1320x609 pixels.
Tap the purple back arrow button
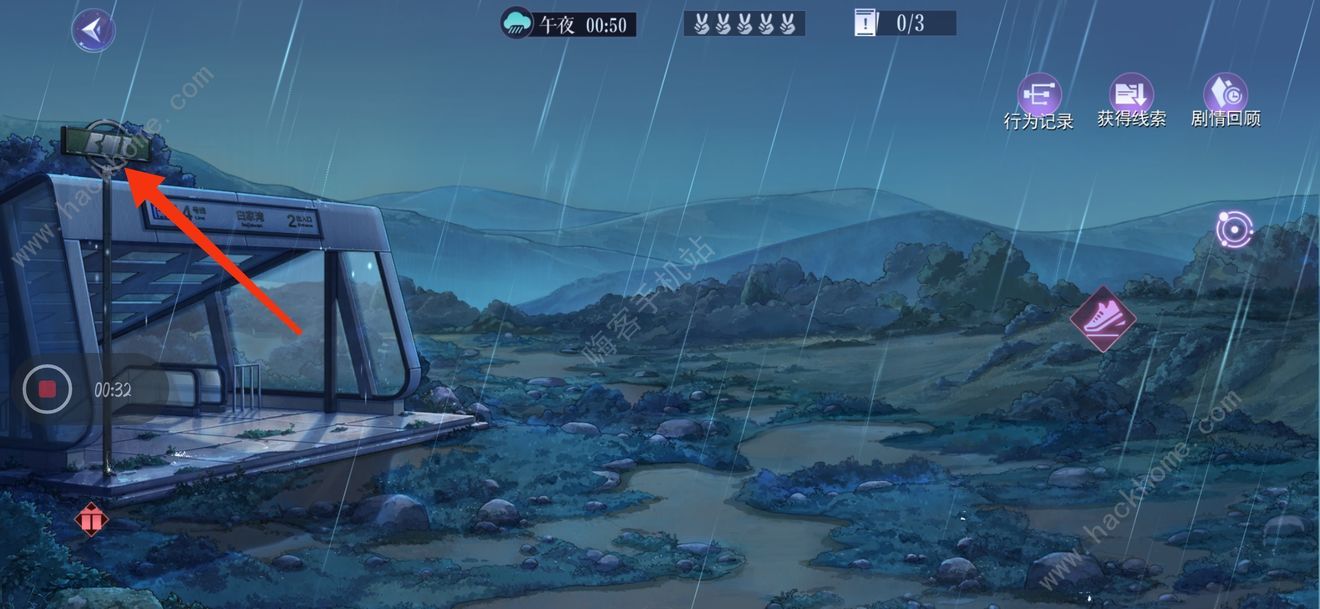[x=93, y=30]
